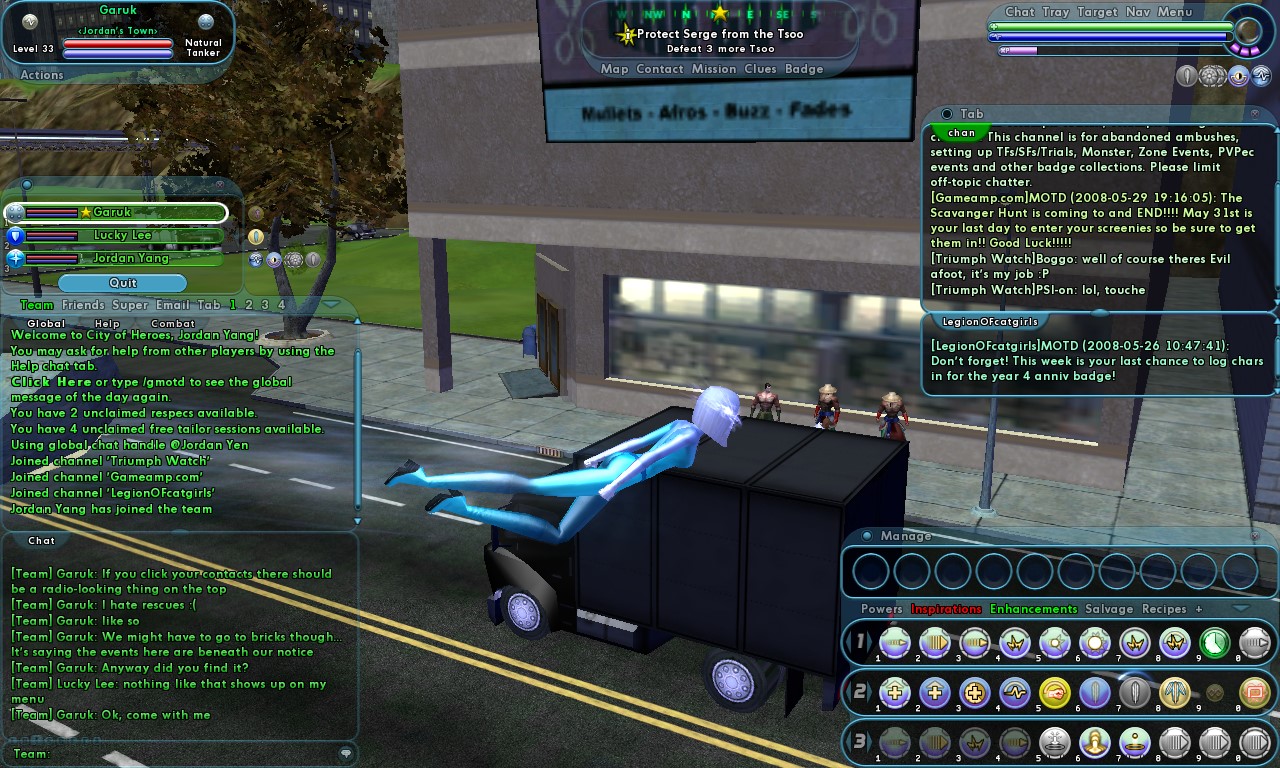Show the Contact list
This screenshot has height=768, width=1280.
660,69
